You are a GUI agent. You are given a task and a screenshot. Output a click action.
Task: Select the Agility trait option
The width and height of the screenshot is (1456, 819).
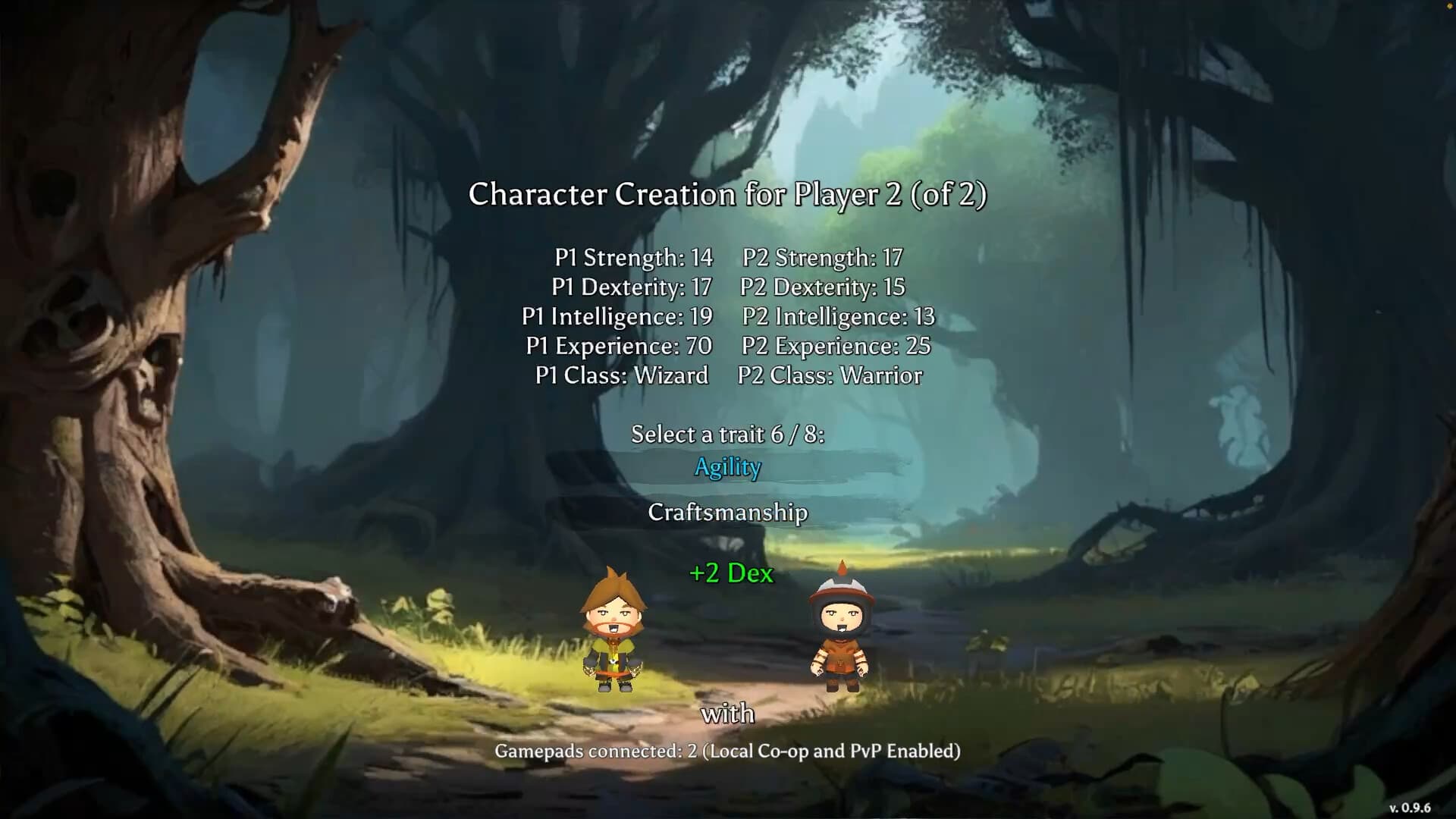727,467
